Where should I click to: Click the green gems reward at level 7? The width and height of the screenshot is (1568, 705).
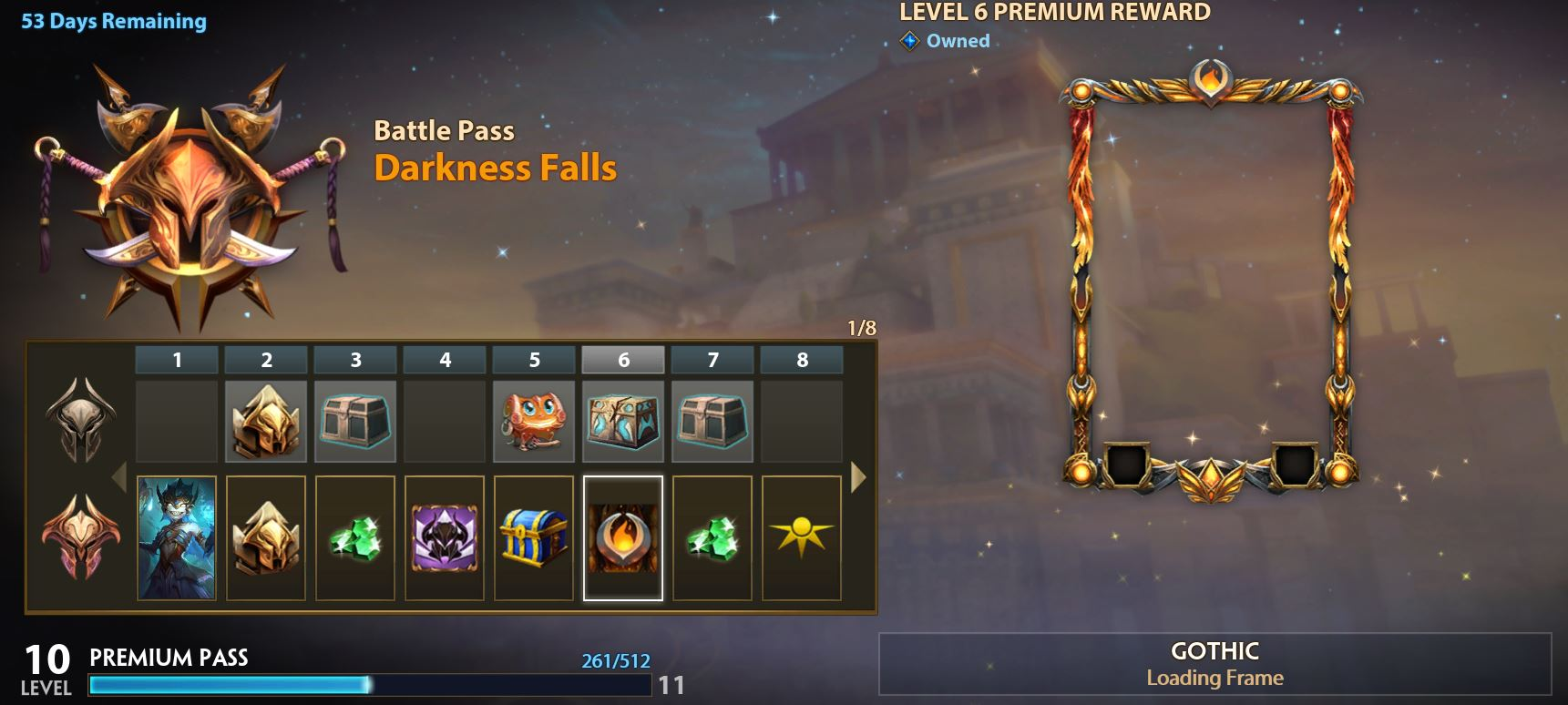point(712,537)
